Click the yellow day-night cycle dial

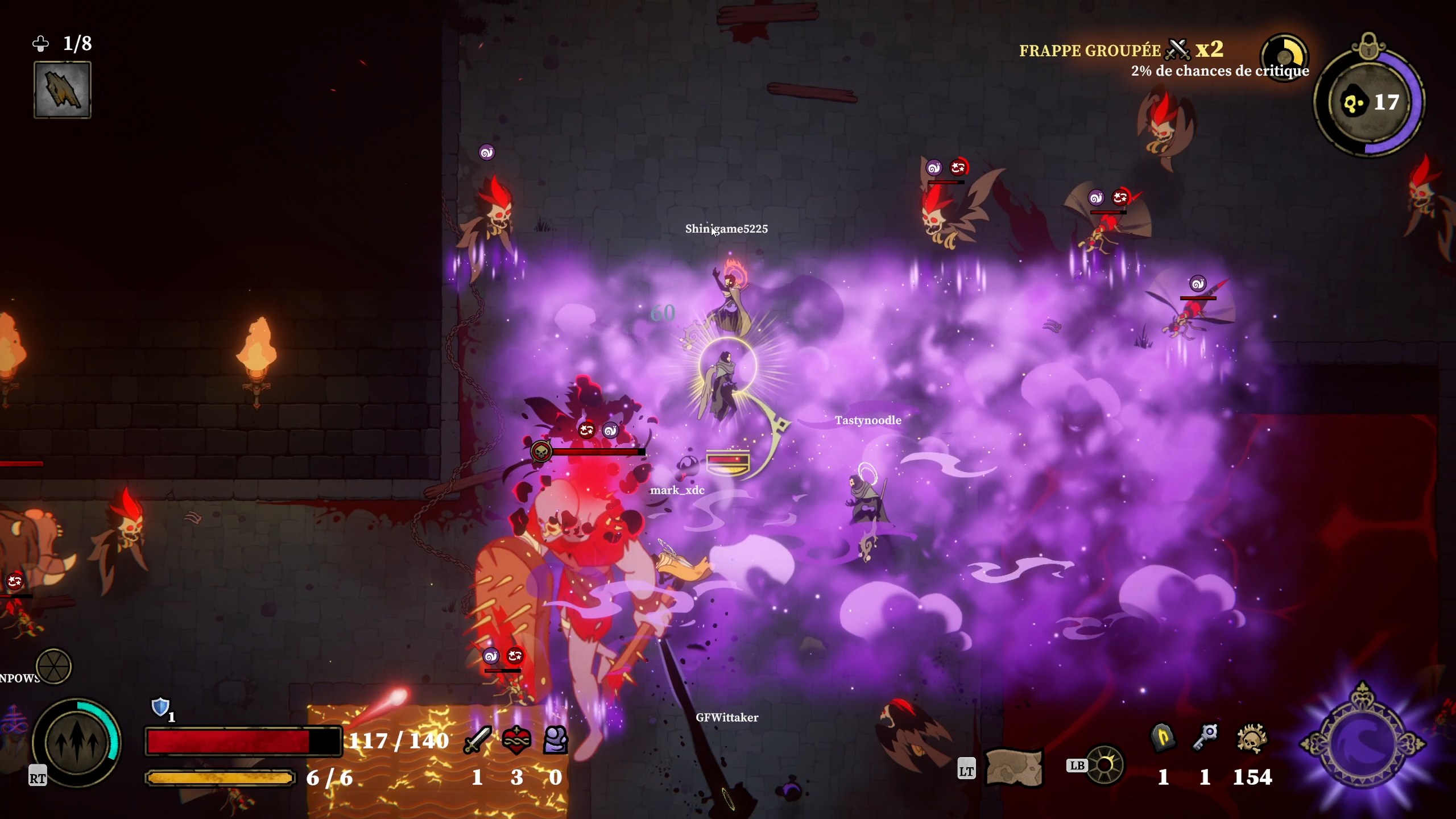click(1284, 57)
